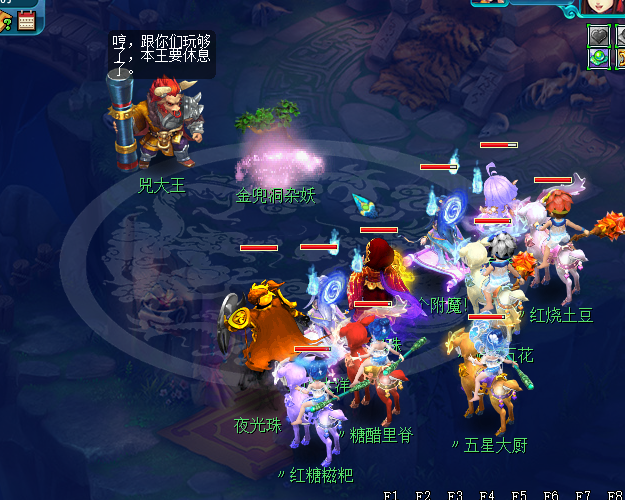Screen dimensions: 625x500
Task: Select the grey heart buff icon
Action: tap(597, 35)
